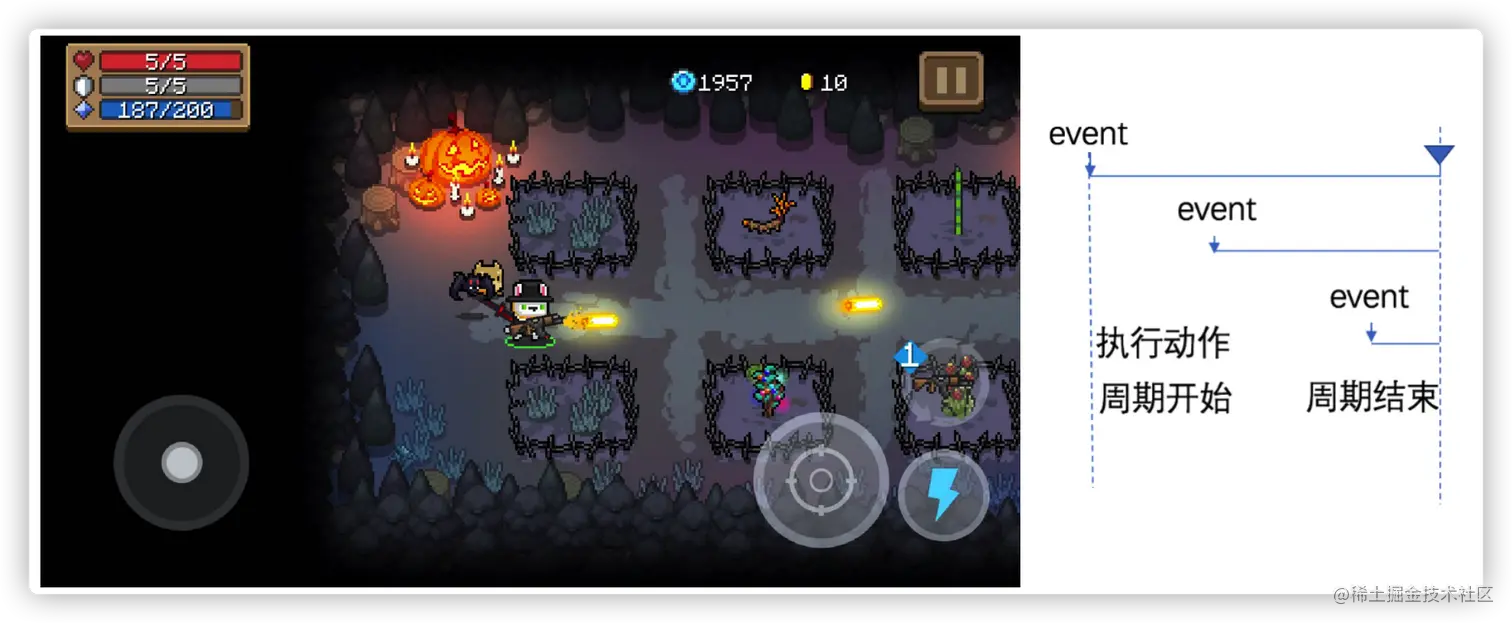Activate the lightning bolt skill

[943, 494]
